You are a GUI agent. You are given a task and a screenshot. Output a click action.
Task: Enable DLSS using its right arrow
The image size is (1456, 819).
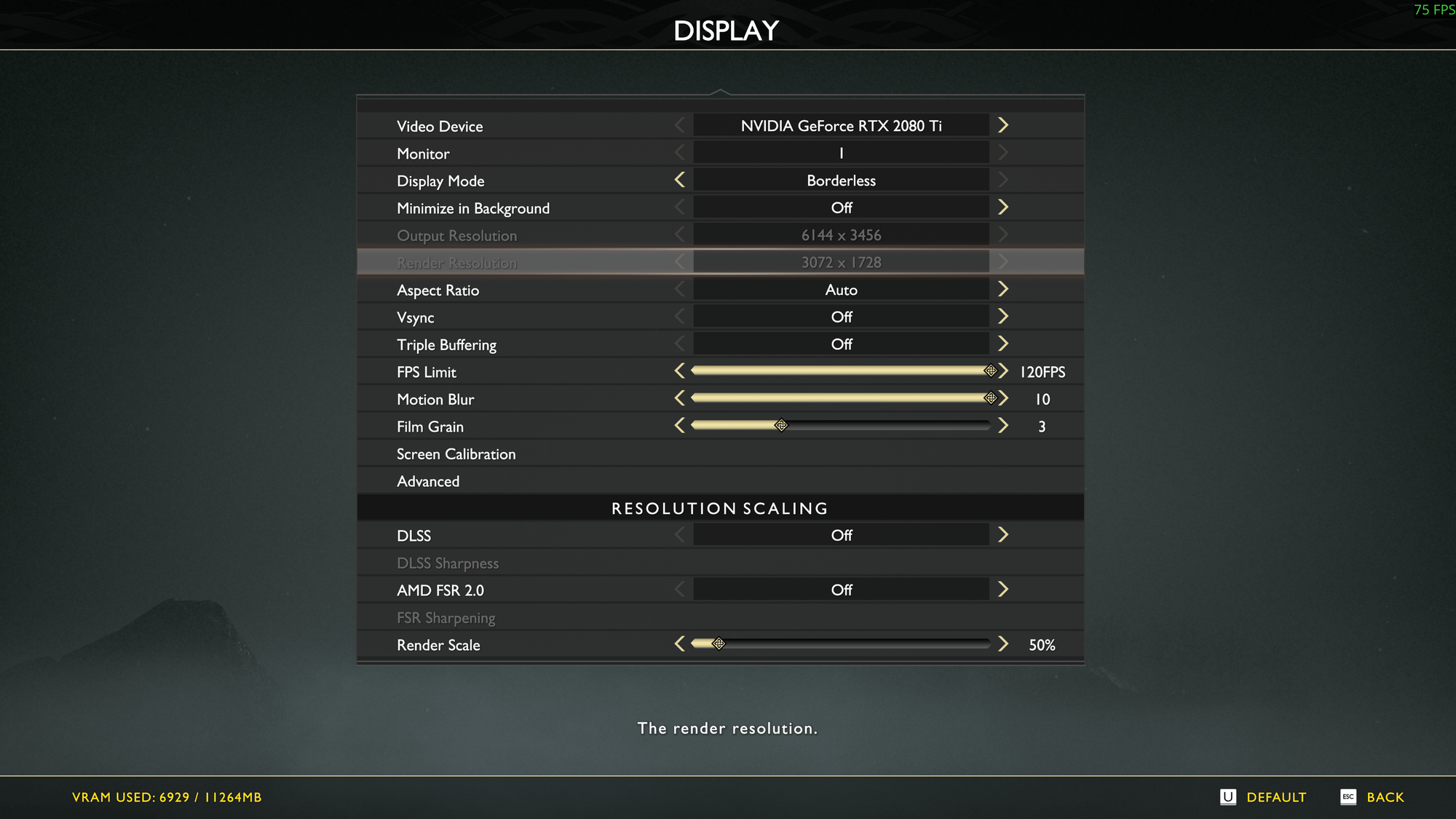1003,535
